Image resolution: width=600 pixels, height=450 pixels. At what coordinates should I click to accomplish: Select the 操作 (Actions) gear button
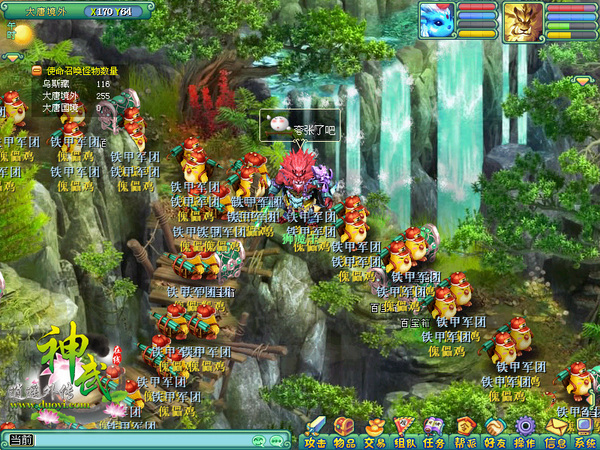525,431
